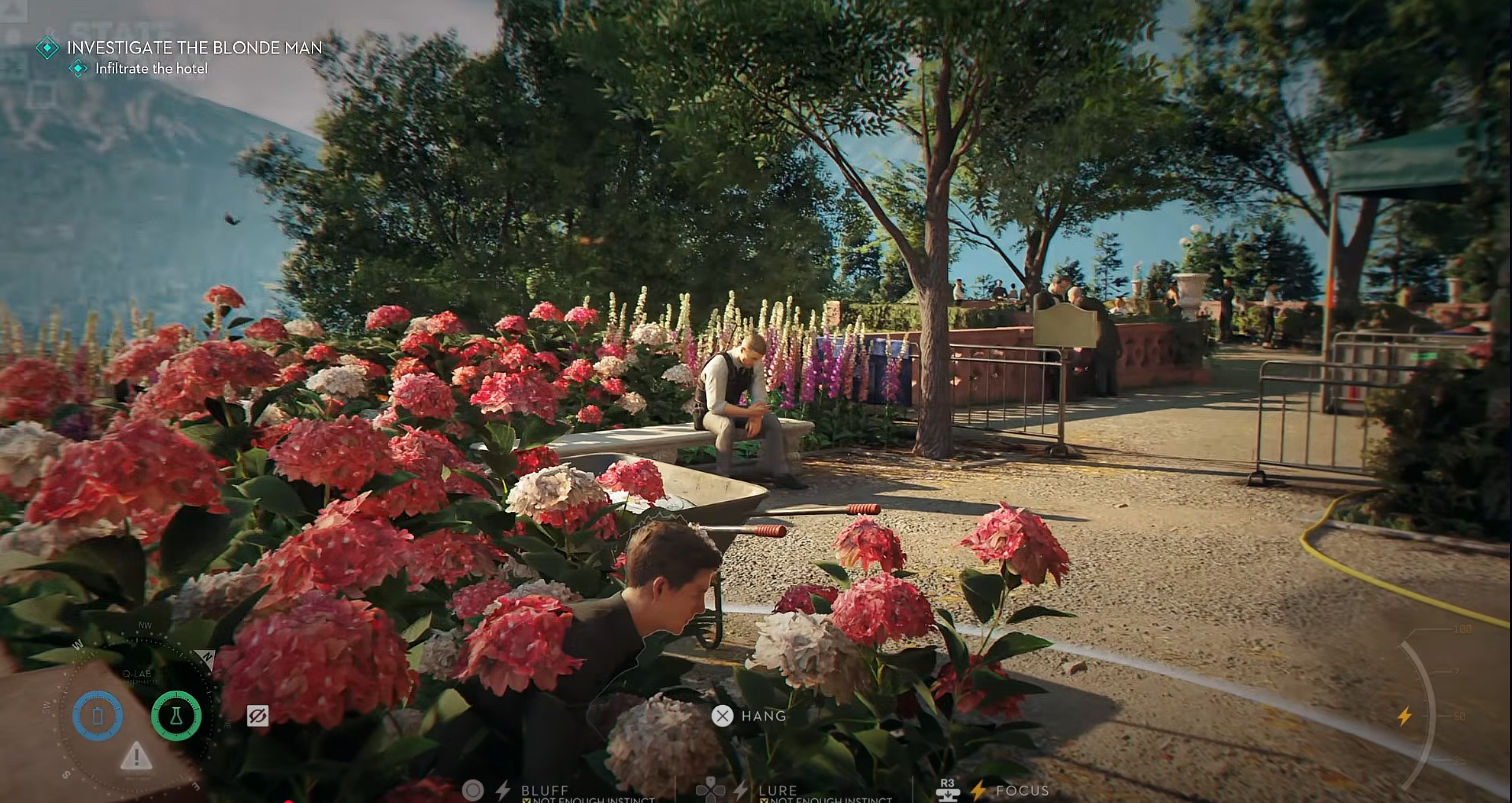The height and width of the screenshot is (803, 1512).
Task: Click the lightning bolt instinct gauge icon
Action: point(1404,716)
